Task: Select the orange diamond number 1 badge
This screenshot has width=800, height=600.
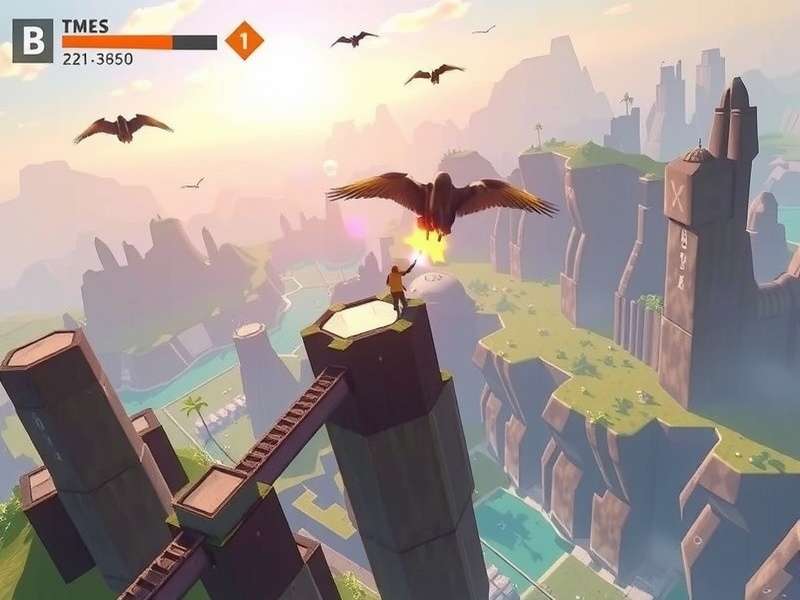Action: point(244,41)
